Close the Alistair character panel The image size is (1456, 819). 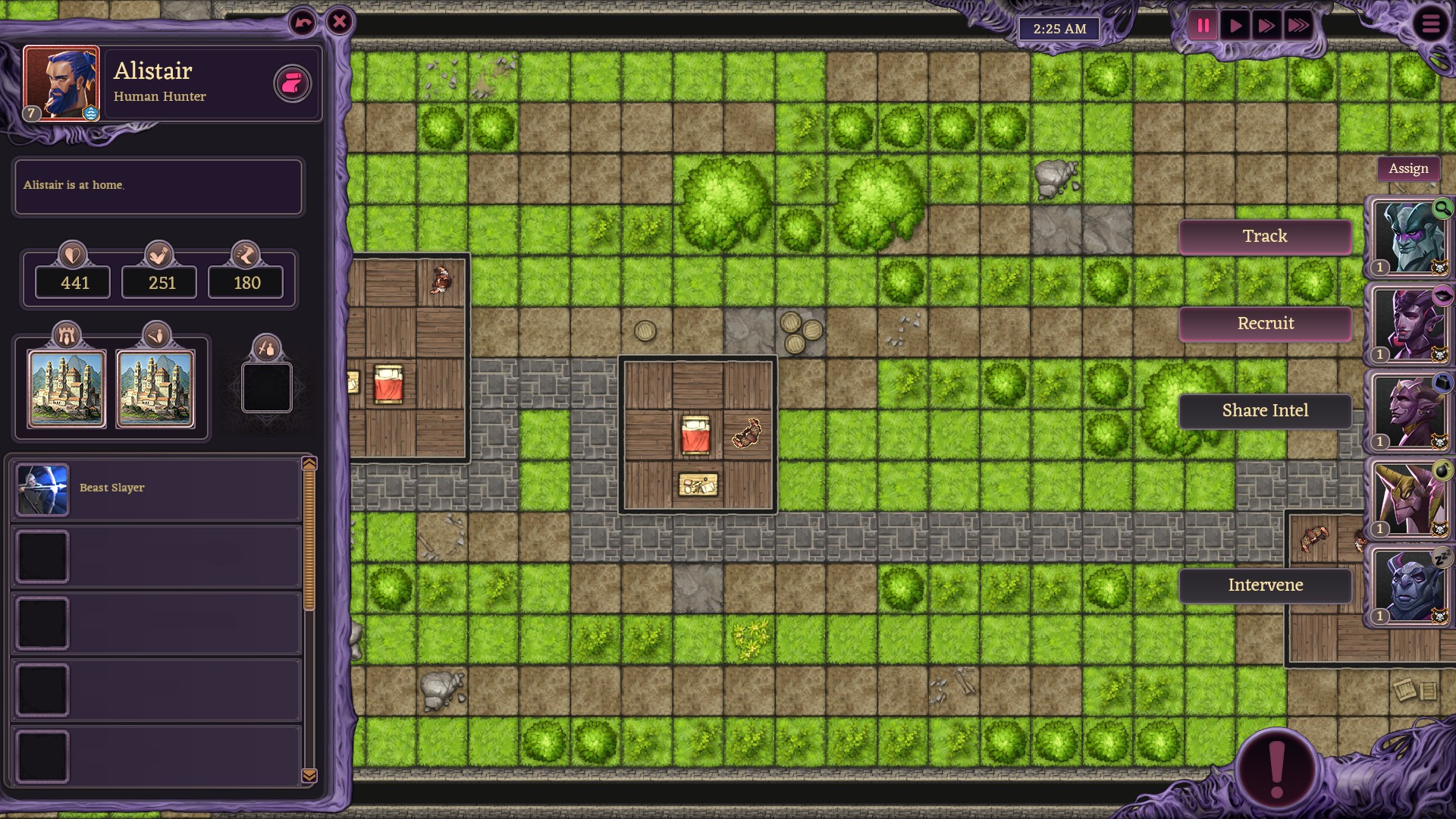(x=340, y=22)
